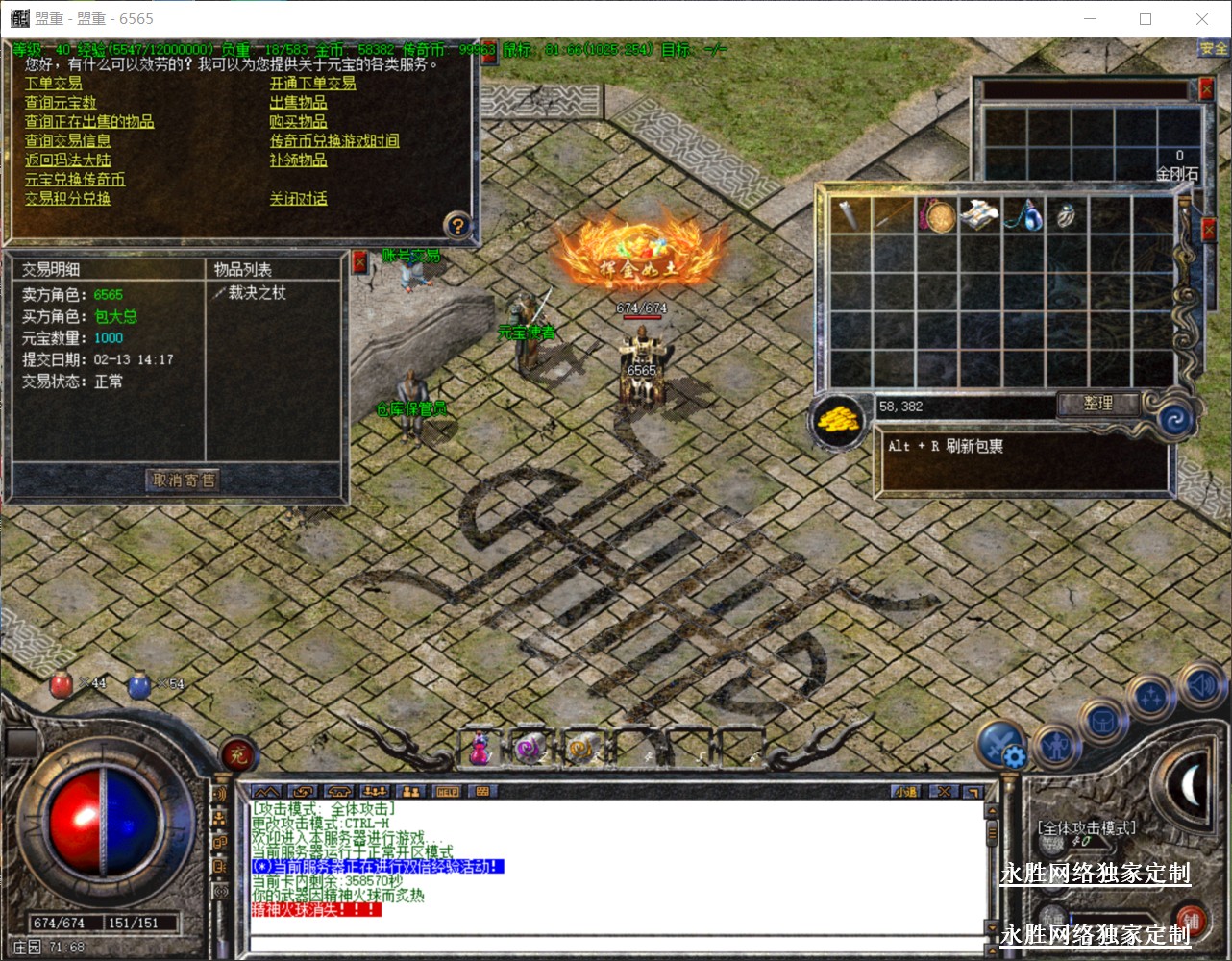Choose the 下单交易 dialogue option

(54, 84)
